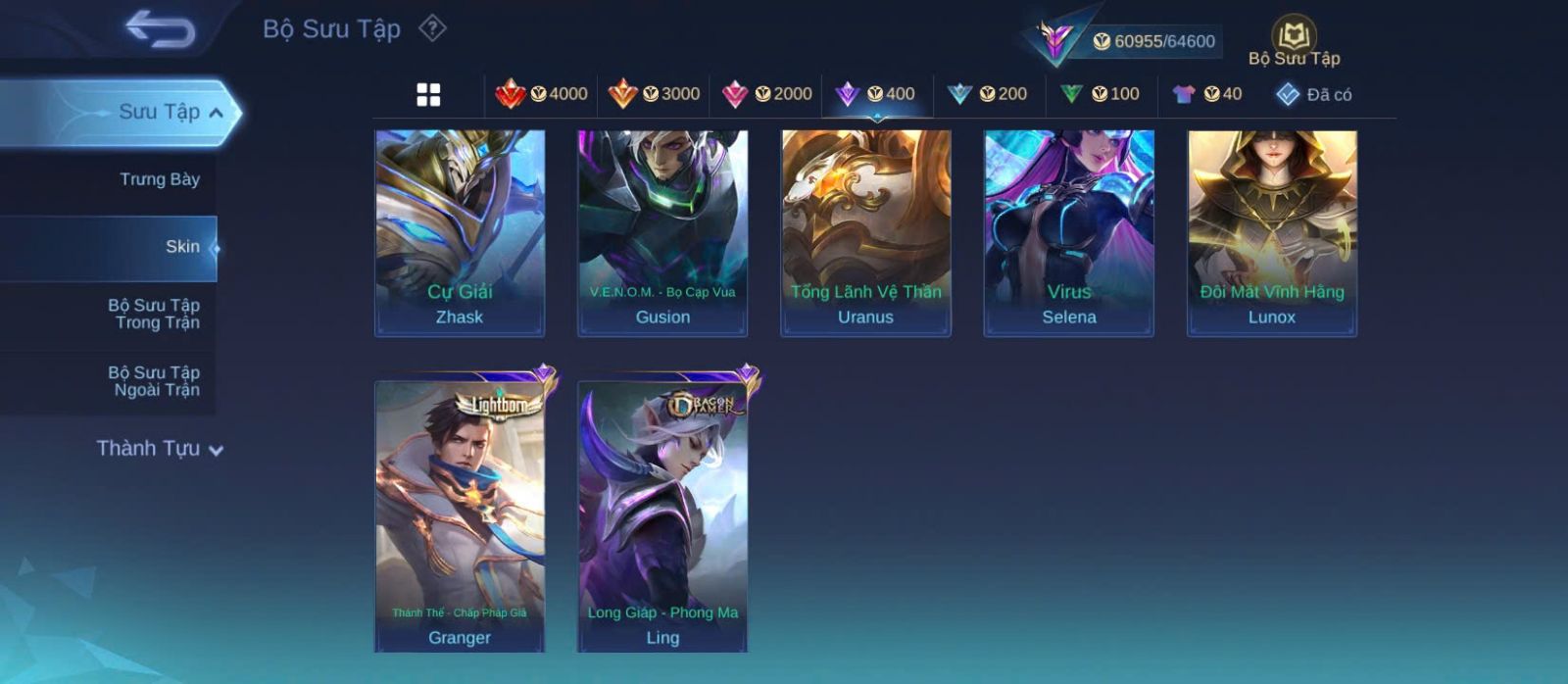Show all skins with grid filter
Screen dimensions: 1568x684
coord(428,94)
